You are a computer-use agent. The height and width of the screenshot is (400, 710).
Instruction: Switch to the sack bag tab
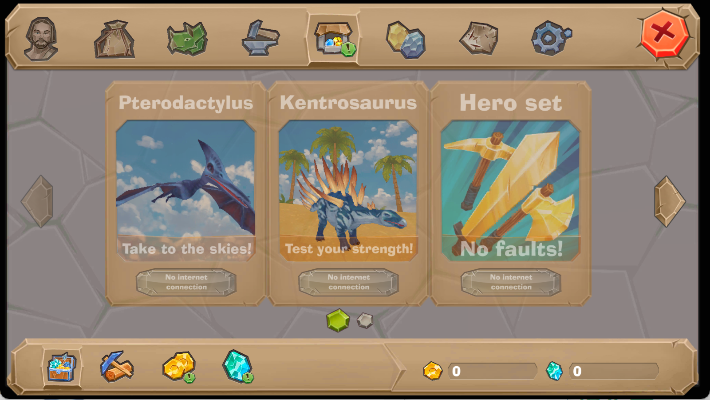click(x=114, y=39)
